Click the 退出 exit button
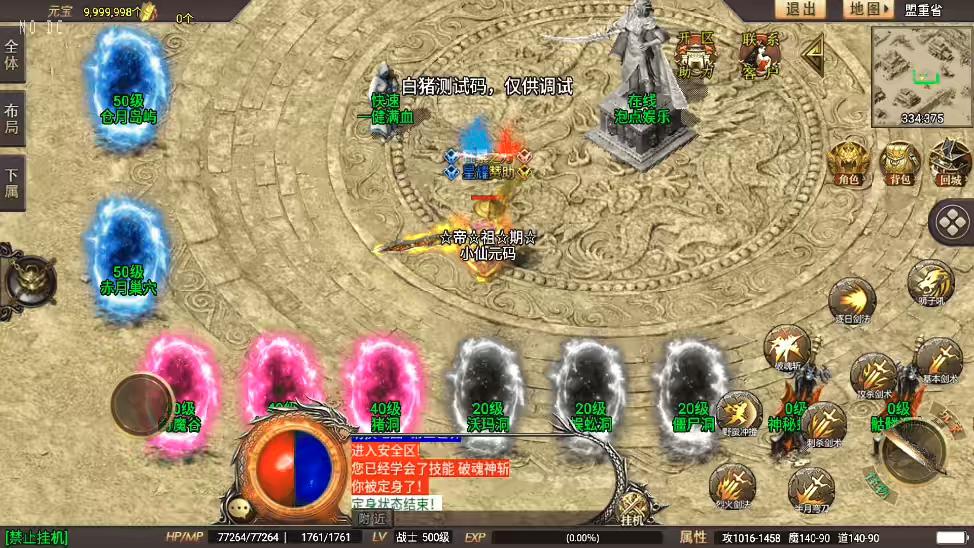974x548 pixels. 800,9
